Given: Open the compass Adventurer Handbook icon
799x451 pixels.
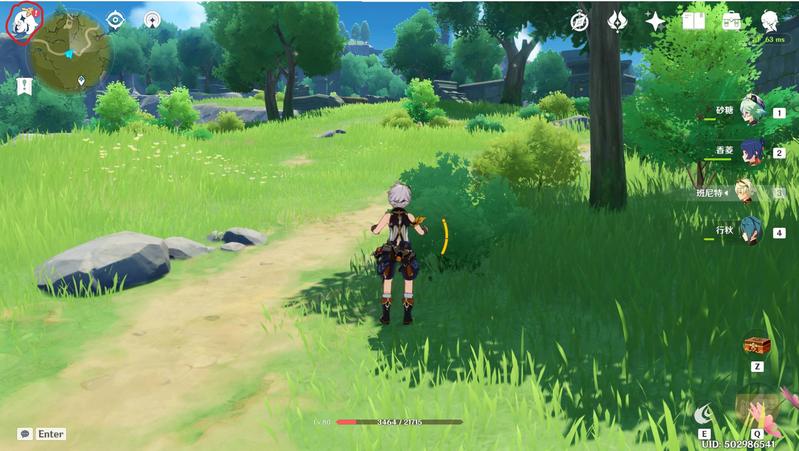Looking at the screenshot, I should pos(580,21).
